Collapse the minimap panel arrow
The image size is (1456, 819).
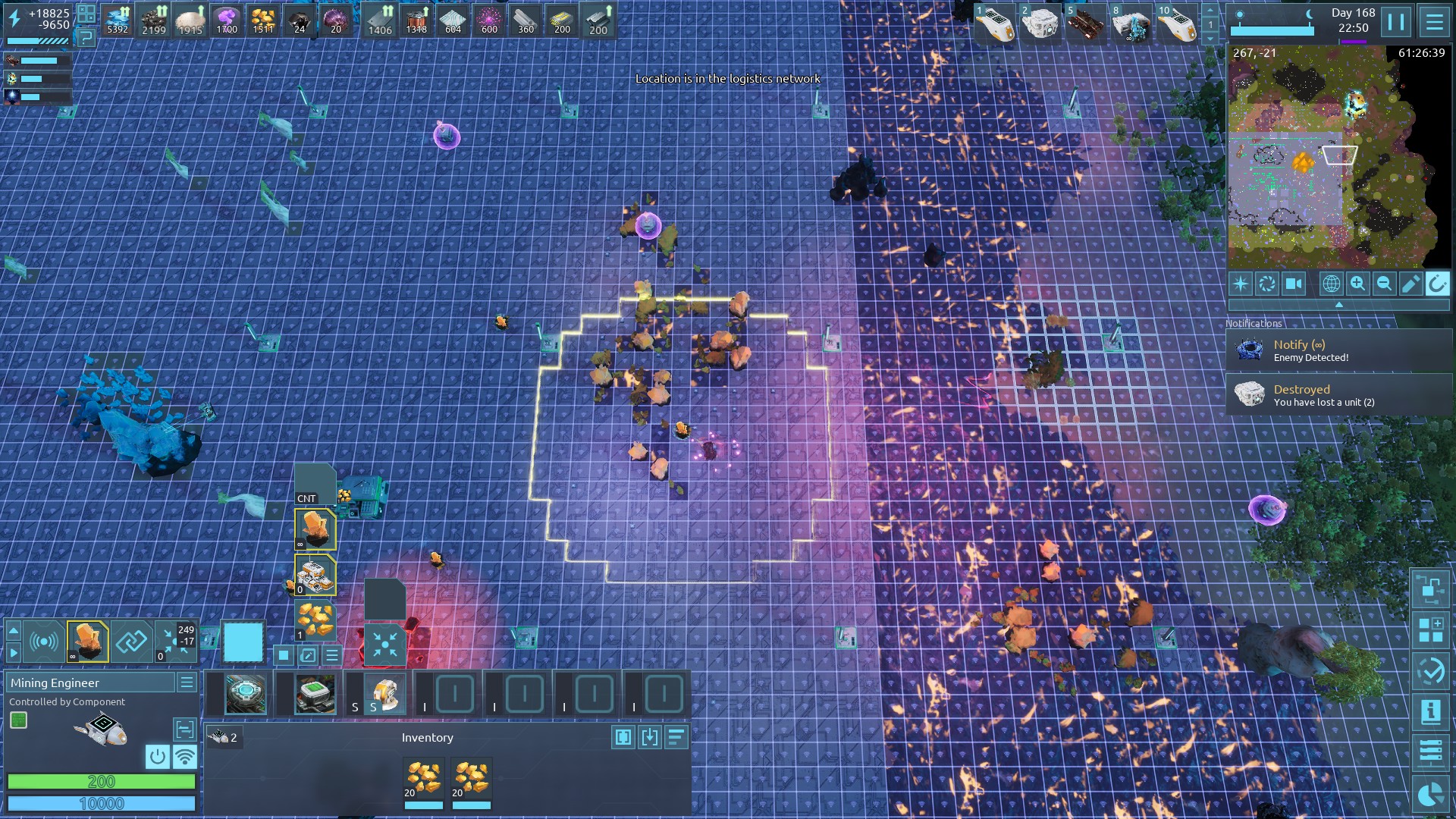coord(1338,304)
